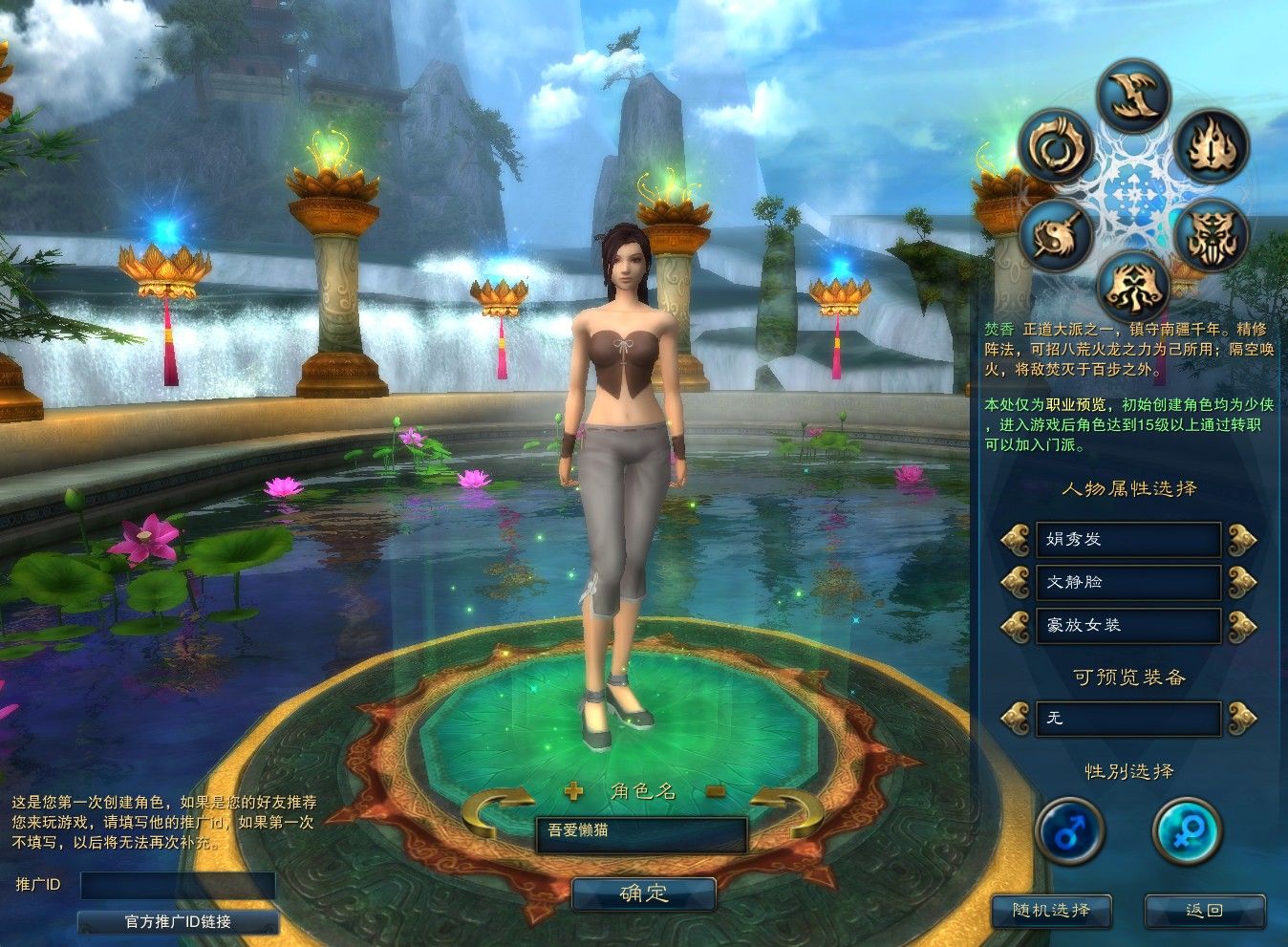Open the 官方推广ID链接 link
Viewport: 1288px width, 947px height.
pos(178,922)
